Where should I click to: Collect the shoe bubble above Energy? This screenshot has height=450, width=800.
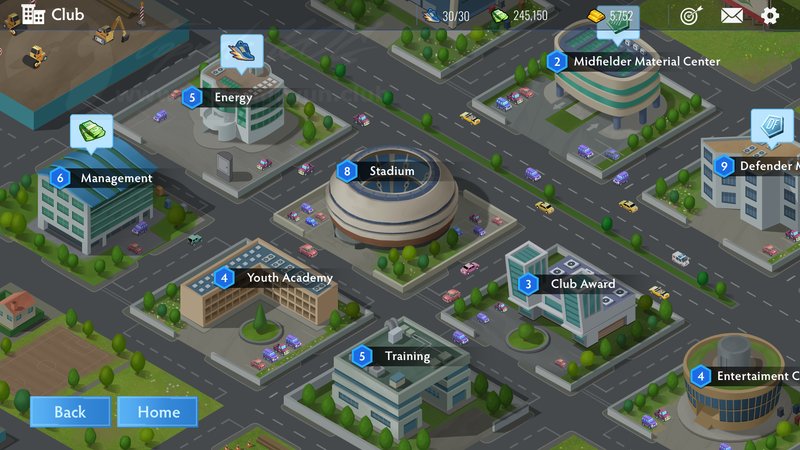[x=242, y=50]
